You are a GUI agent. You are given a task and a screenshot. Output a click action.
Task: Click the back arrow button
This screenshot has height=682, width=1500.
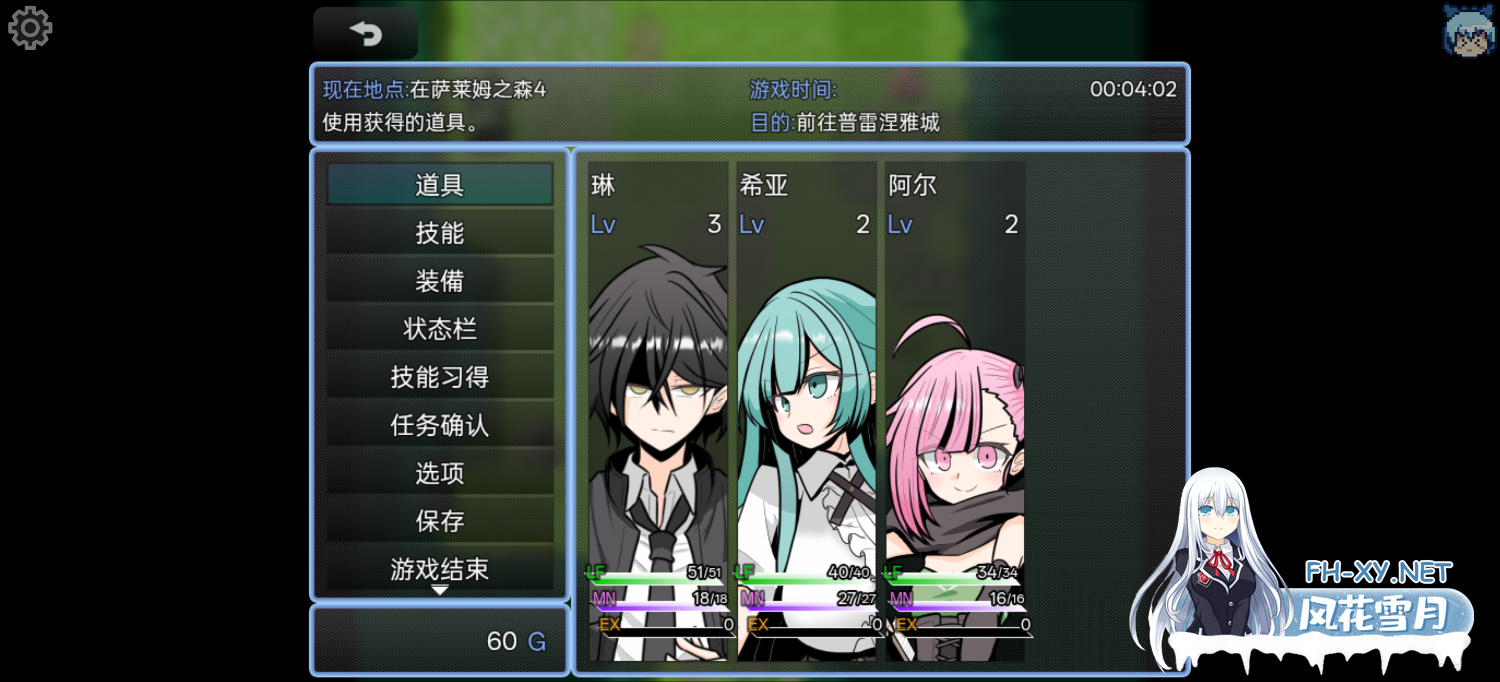coord(365,34)
